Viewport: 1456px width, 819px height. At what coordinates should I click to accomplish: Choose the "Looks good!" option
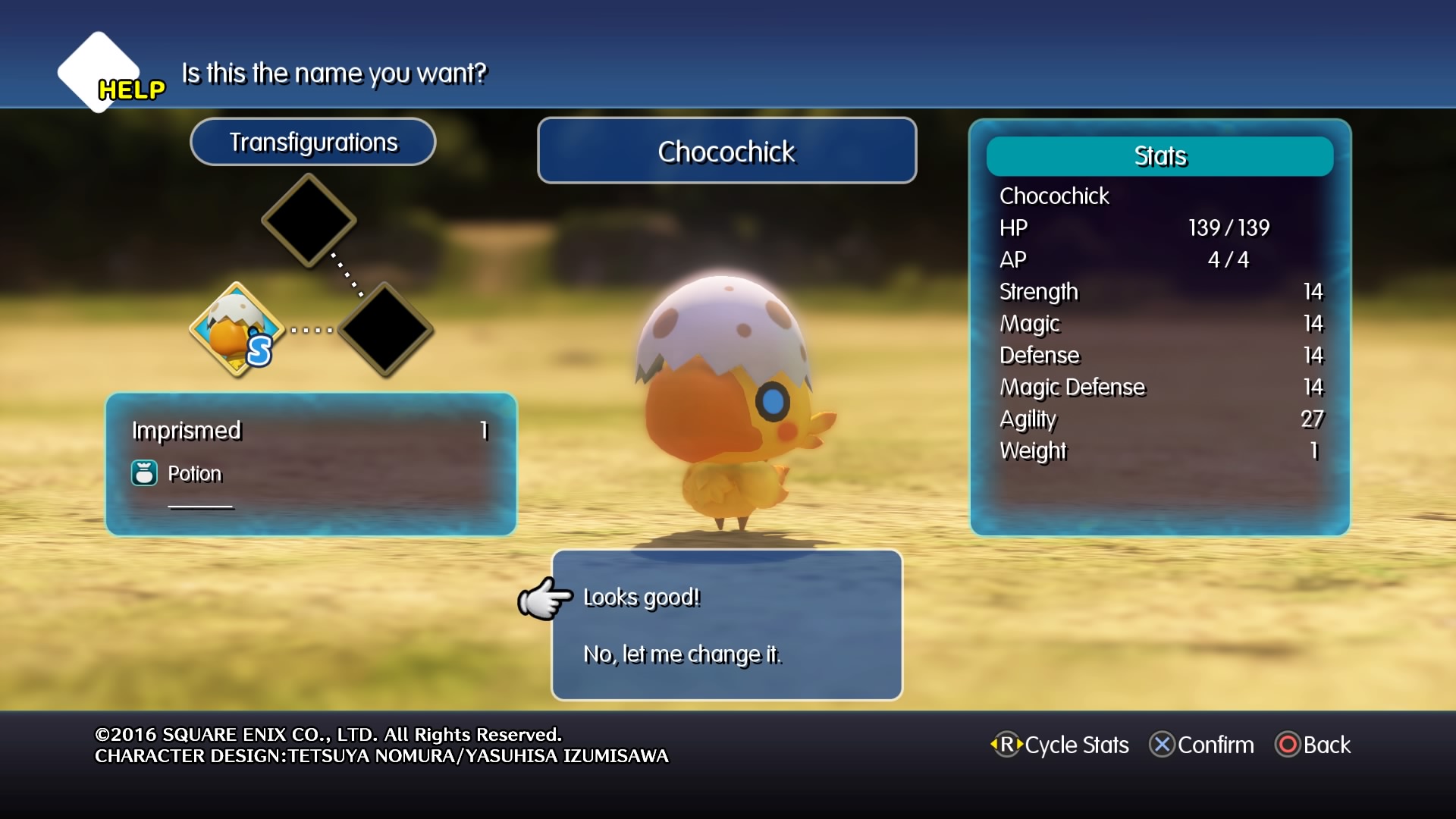[642, 598]
